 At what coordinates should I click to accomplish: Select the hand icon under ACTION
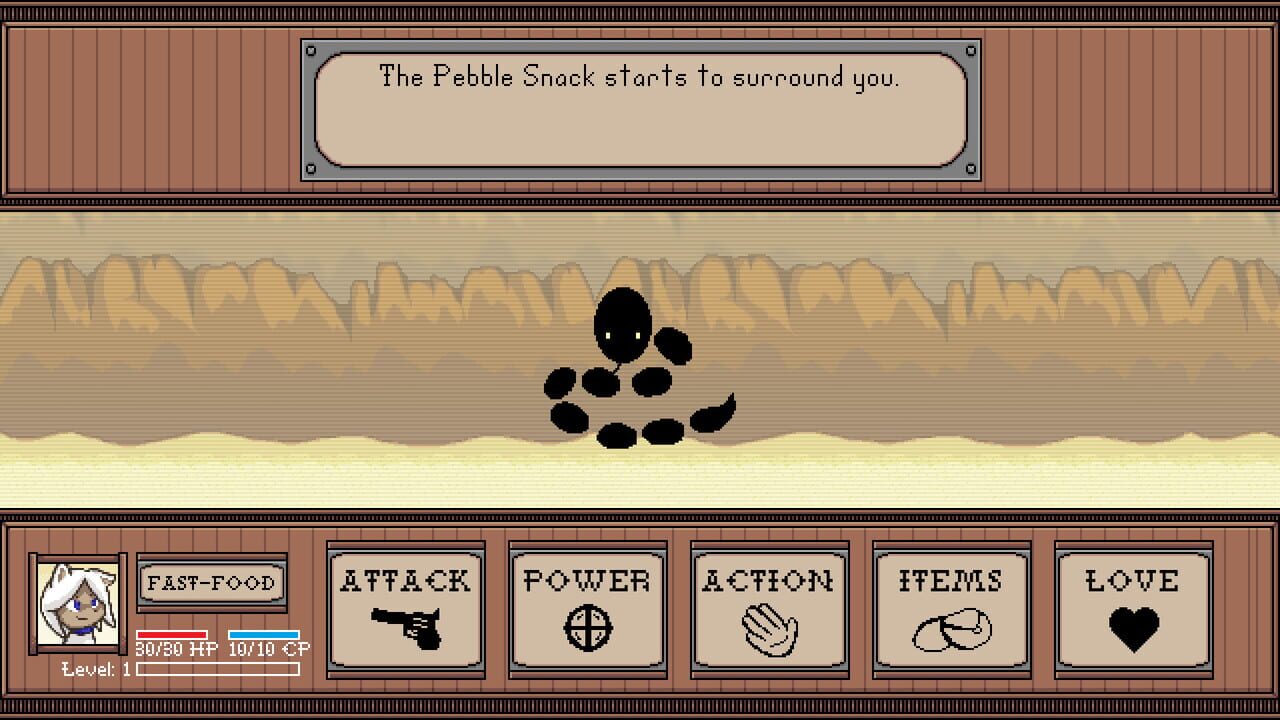click(x=769, y=628)
